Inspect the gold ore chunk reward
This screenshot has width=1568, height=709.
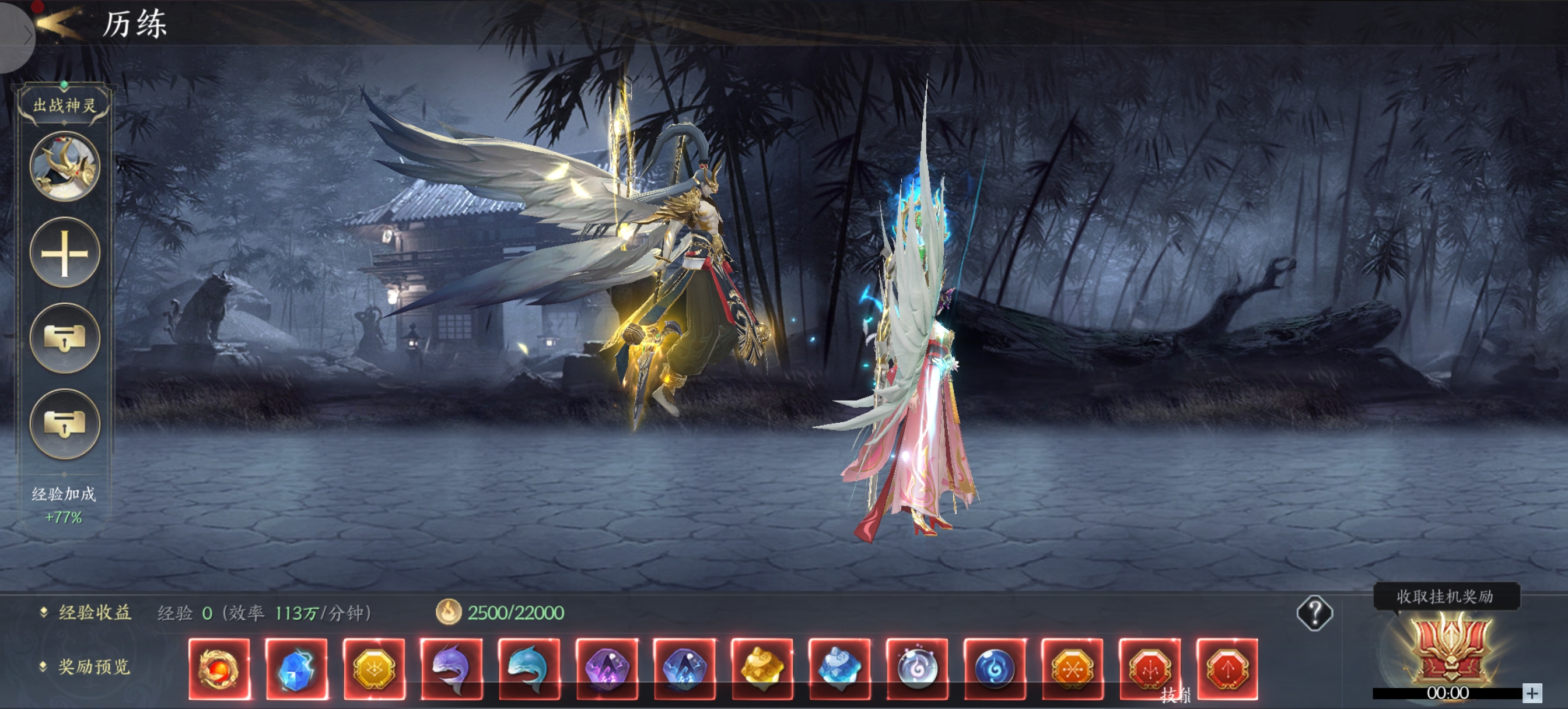762,669
